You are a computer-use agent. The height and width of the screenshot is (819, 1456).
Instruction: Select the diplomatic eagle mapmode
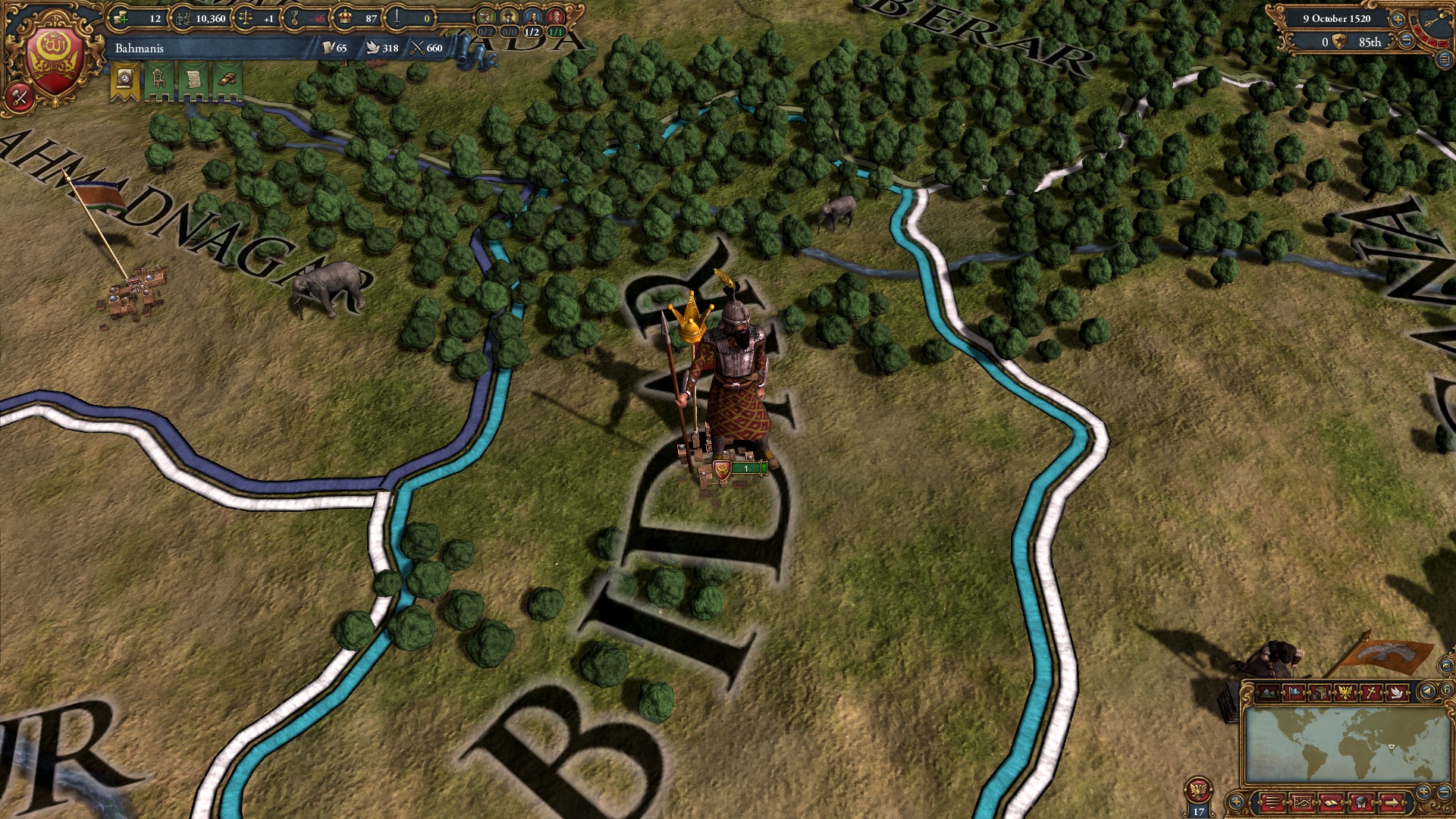(1345, 692)
